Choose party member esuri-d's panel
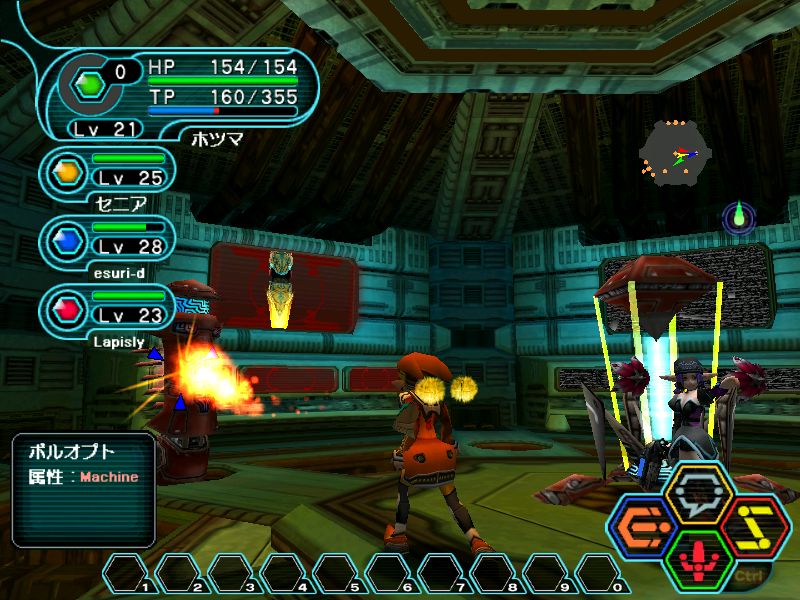This screenshot has width=800, height=600. tap(108, 241)
